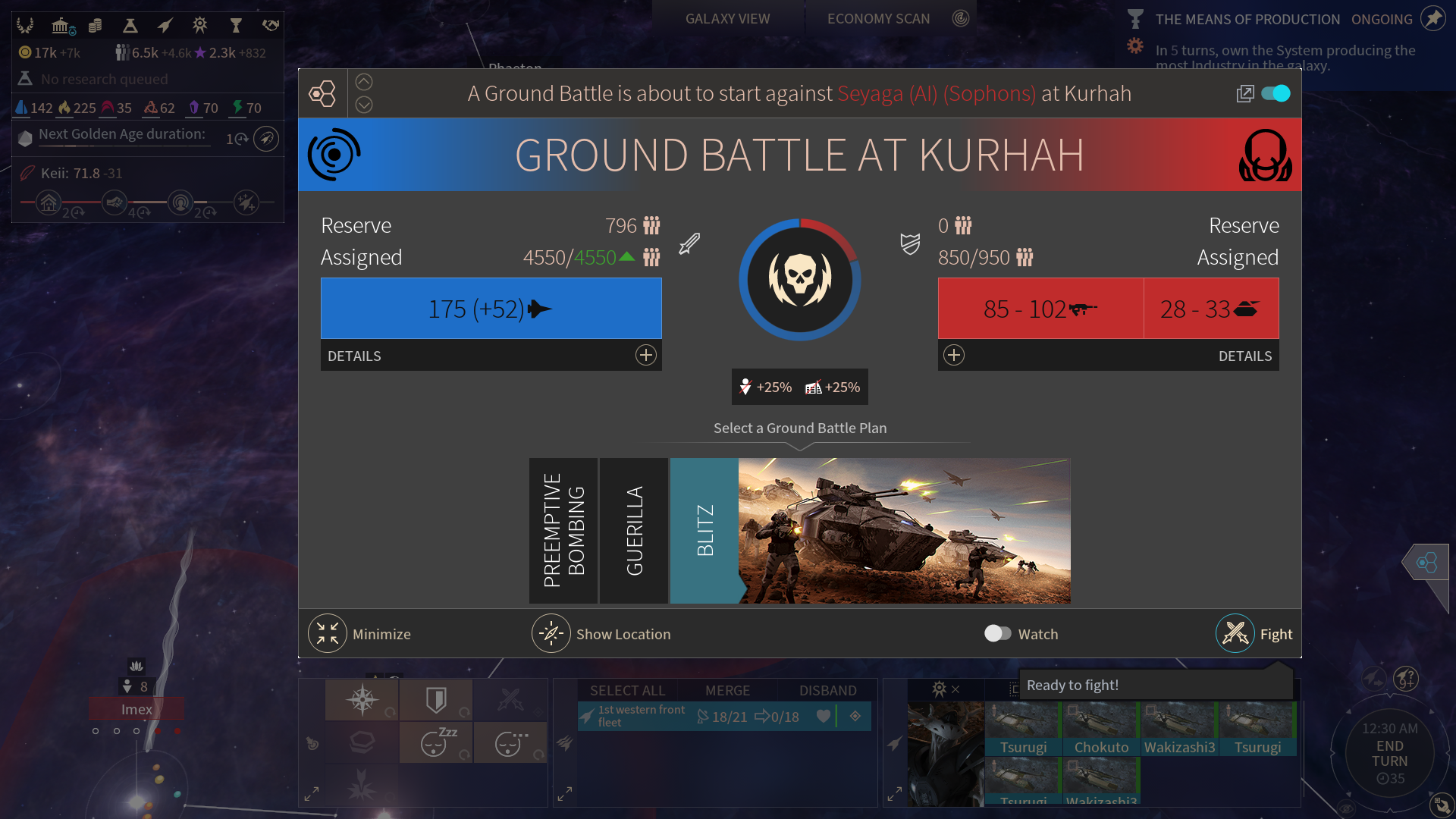Image resolution: width=1456 pixels, height=819 pixels.
Task: Toggle the cyan switch in the battle header
Action: tap(1276, 93)
